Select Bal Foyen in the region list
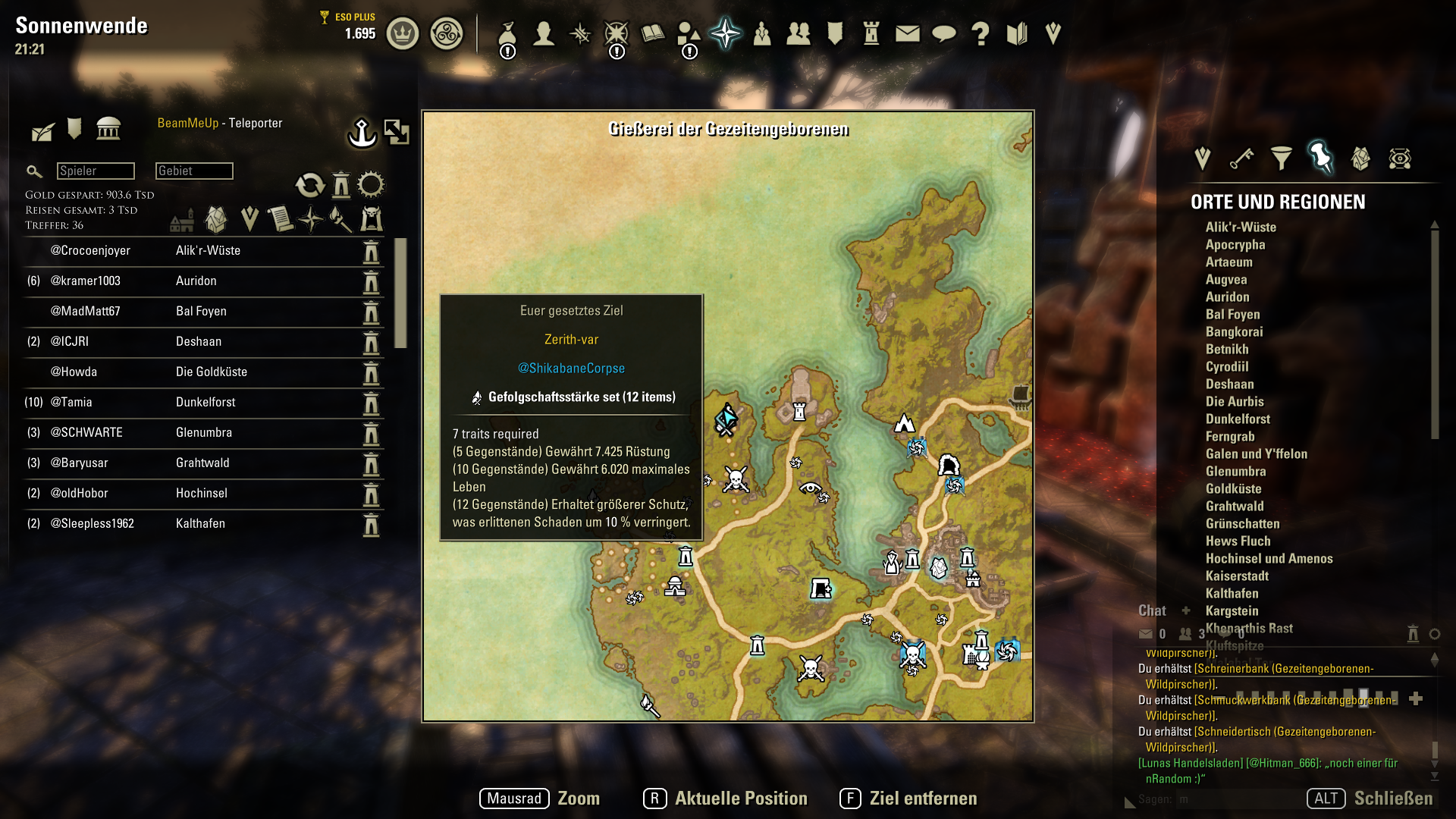This screenshot has height=819, width=1456. [1232, 314]
